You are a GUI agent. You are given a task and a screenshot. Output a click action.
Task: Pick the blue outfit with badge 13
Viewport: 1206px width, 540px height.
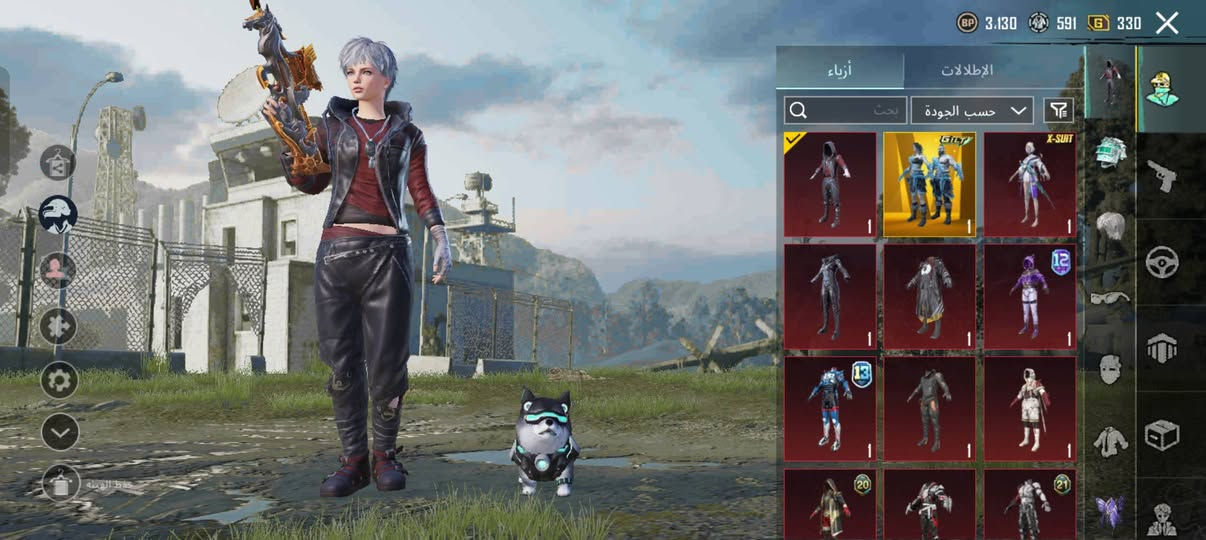(x=830, y=408)
